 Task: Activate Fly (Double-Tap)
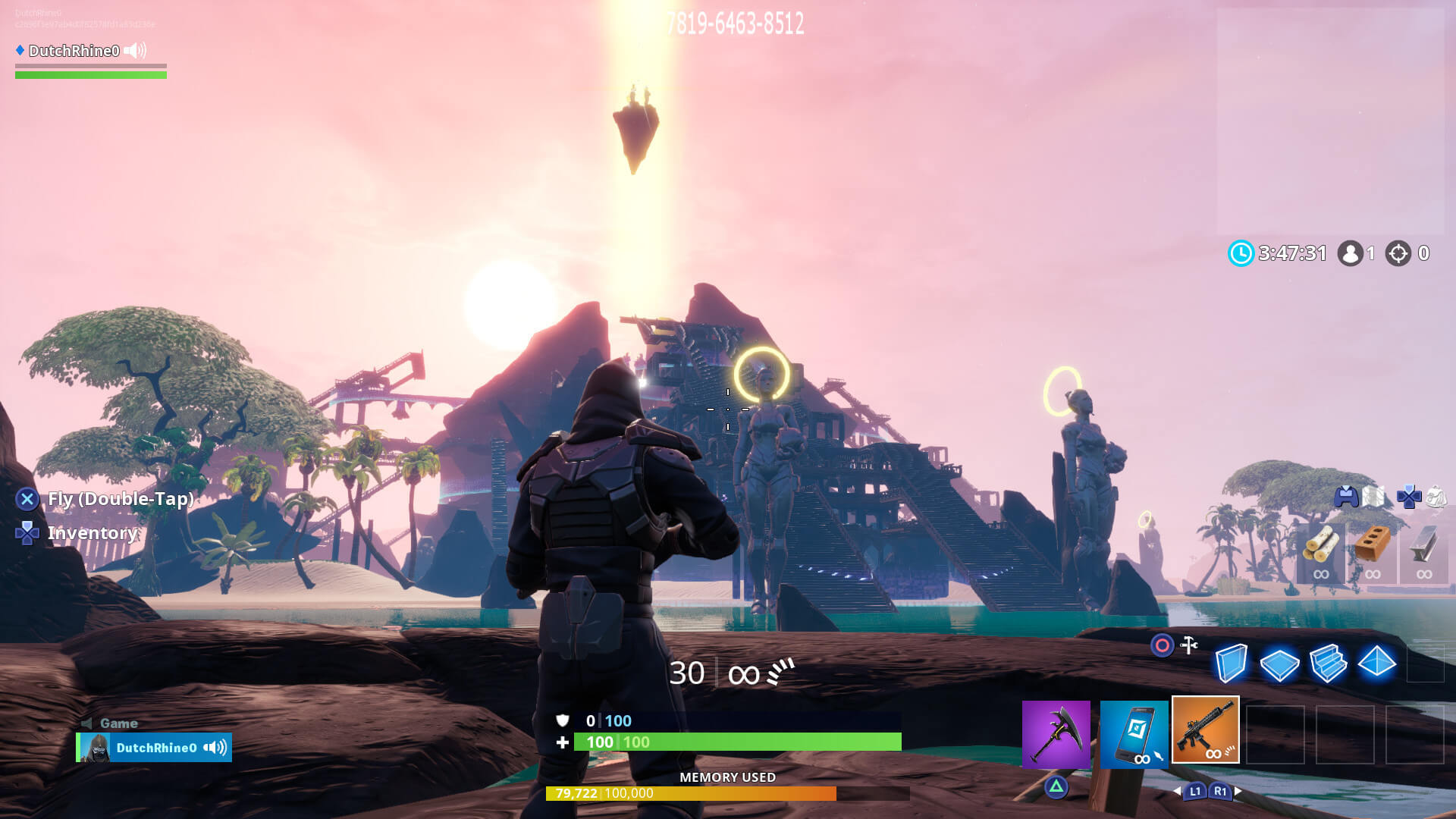click(x=119, y=500)
